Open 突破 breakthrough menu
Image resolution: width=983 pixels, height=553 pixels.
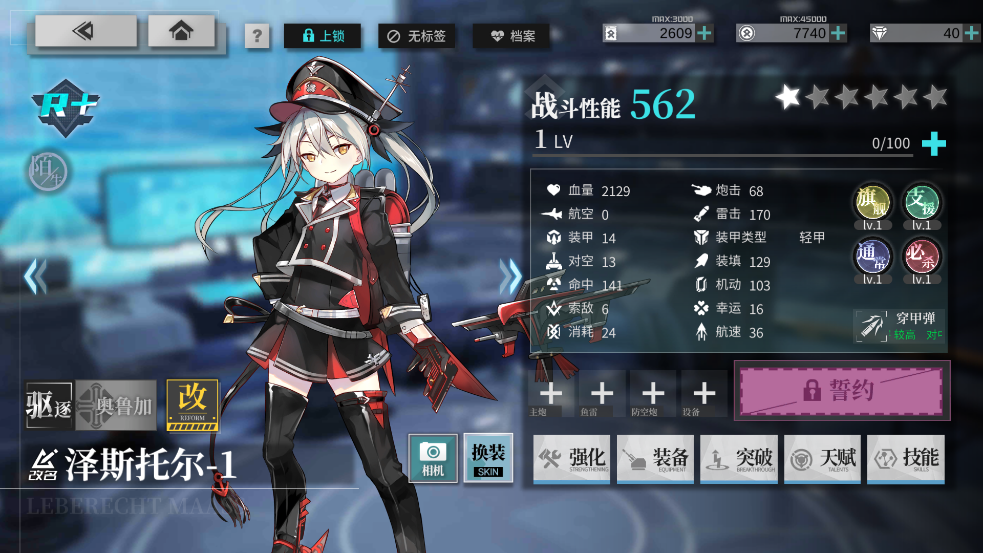tap(738, 459)
